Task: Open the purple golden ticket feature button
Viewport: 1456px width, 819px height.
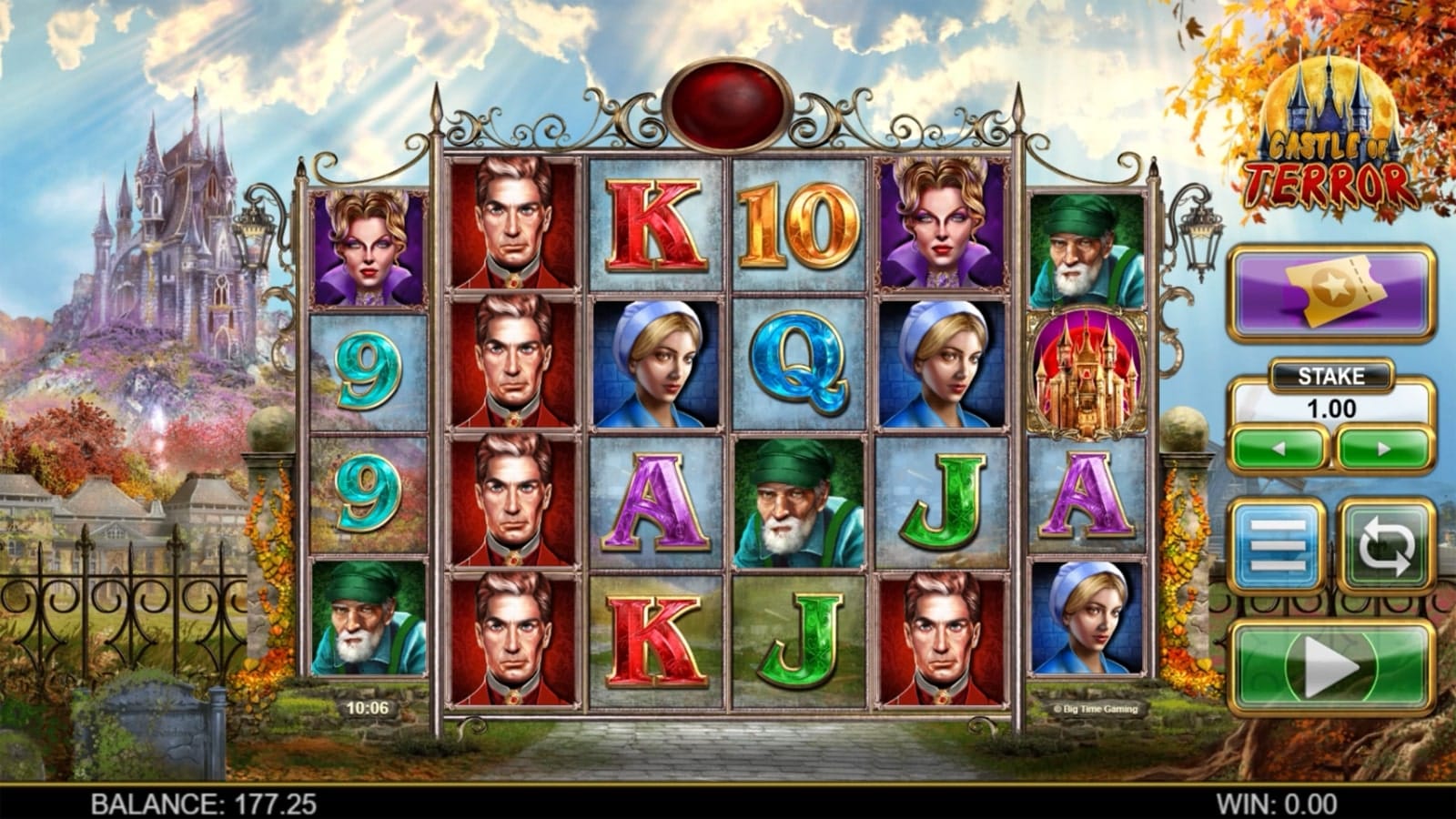Action: (1331, 294)
